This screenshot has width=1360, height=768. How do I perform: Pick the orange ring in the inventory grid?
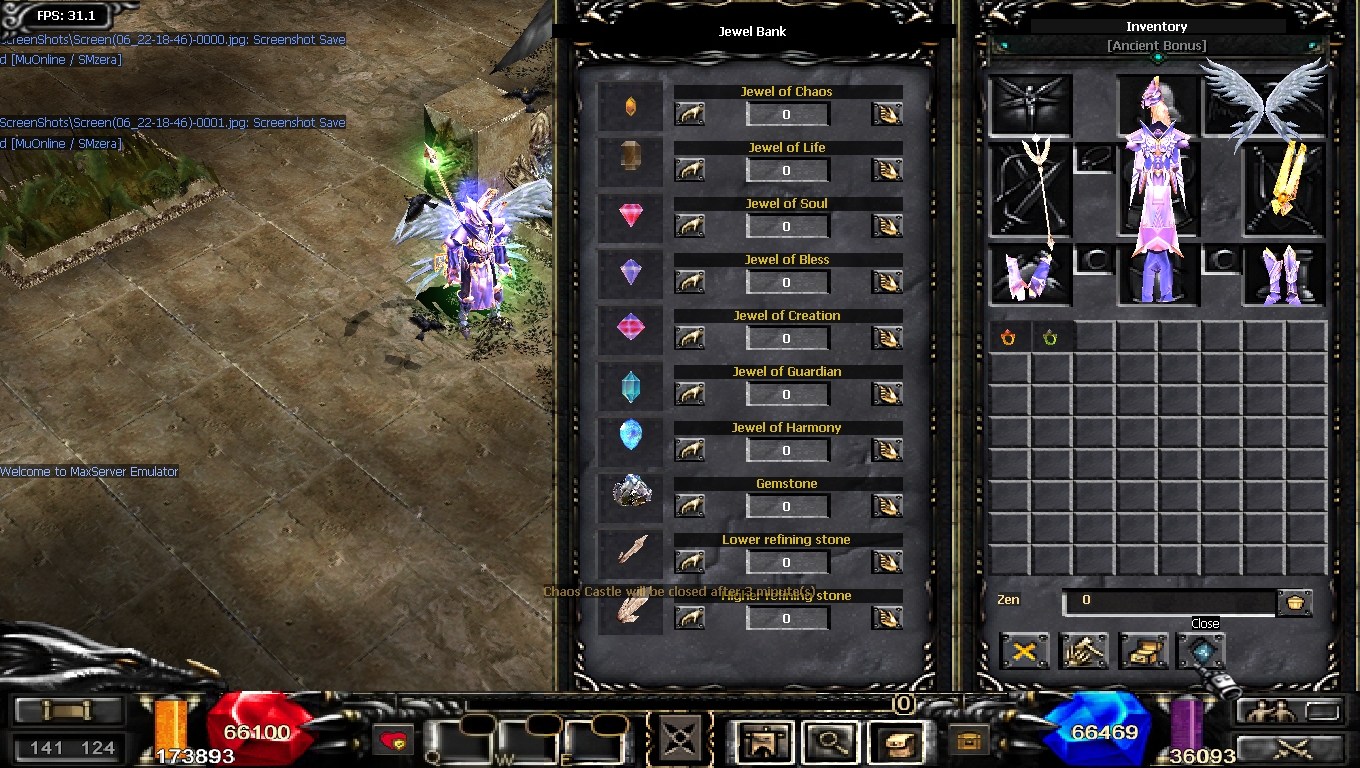[1008, 338]
